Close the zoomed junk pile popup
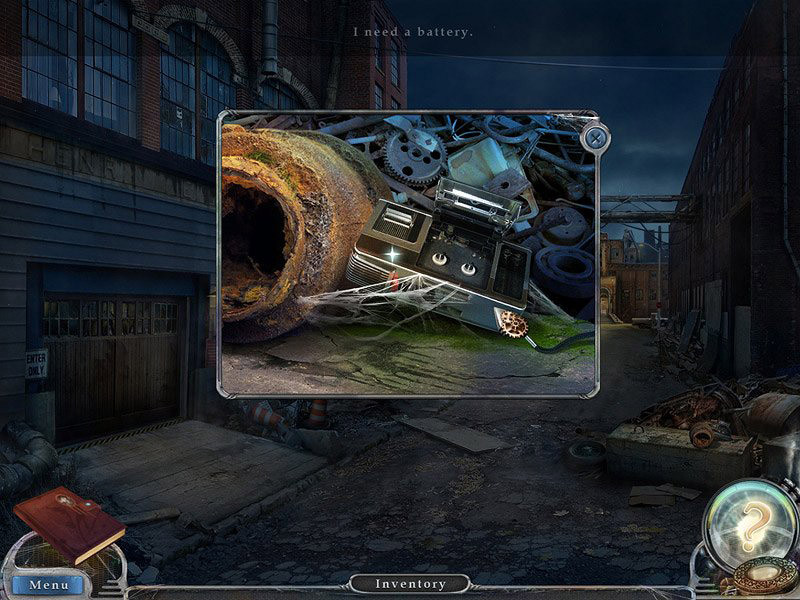 (x=596, y=138)
